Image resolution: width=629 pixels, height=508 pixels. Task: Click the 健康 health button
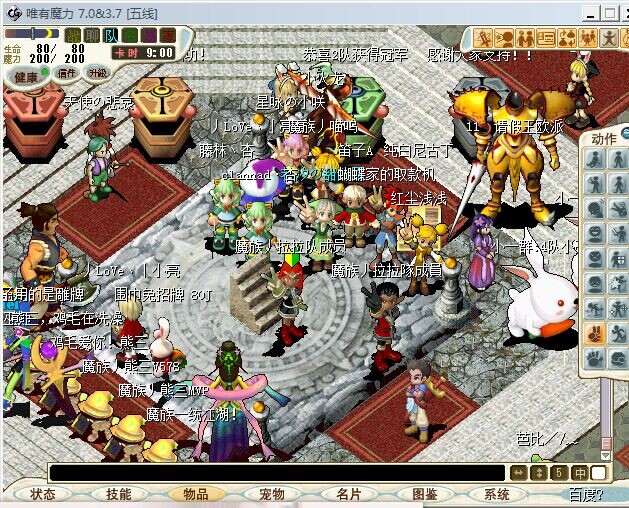tap(26, 76)
